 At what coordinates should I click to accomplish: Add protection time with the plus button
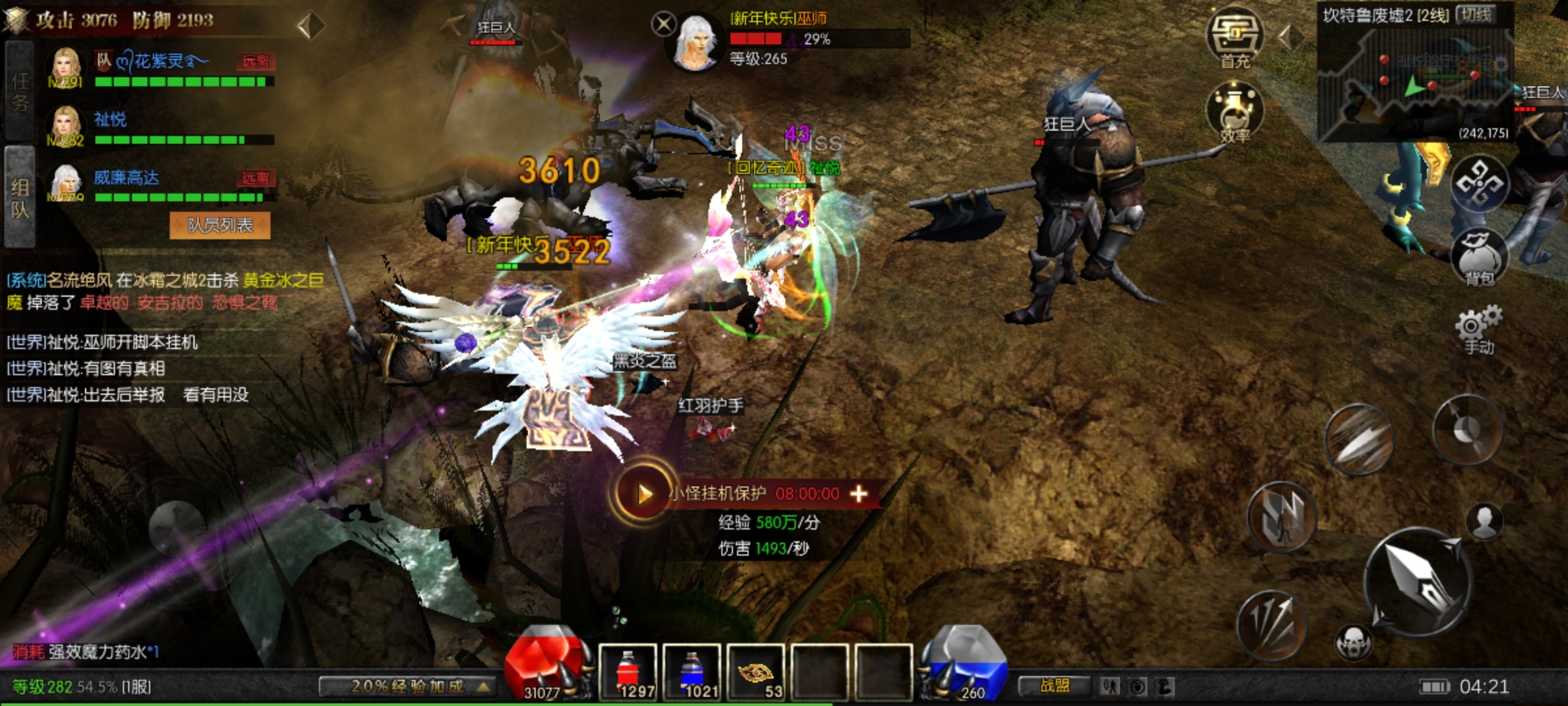tap(858, 494)
